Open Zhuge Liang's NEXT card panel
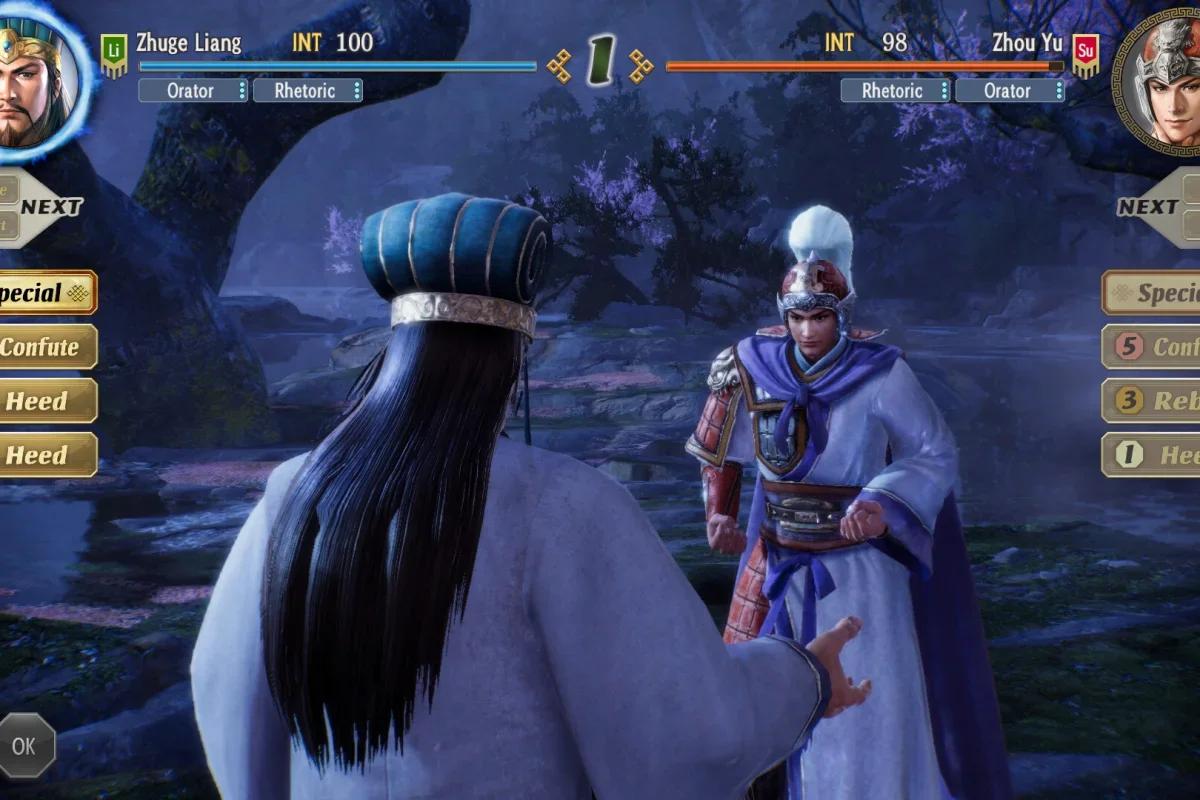 (x=45, y=208)
